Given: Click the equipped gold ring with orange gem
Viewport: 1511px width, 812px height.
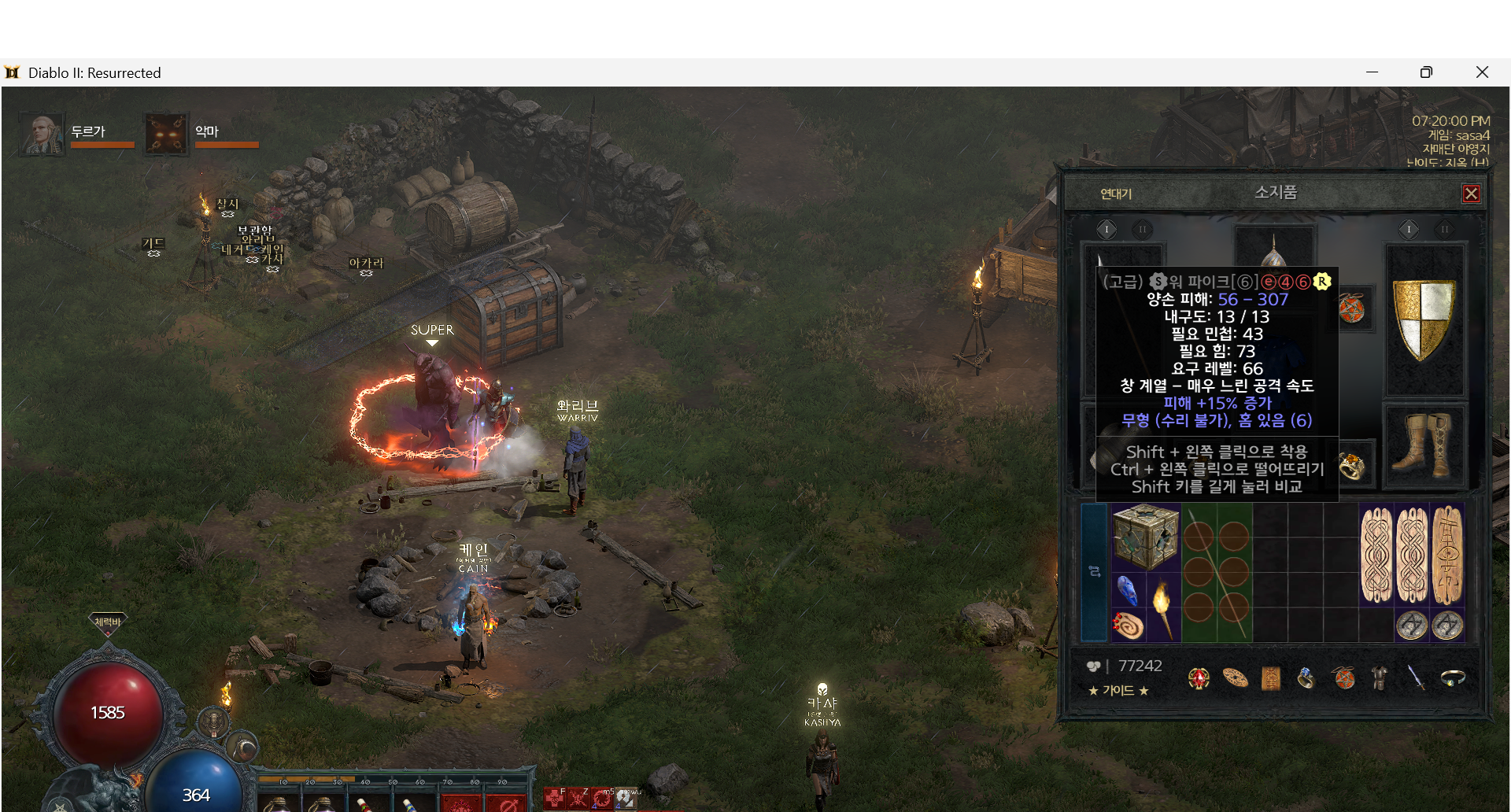Looking at the screenshot, I should (1351, 467).
